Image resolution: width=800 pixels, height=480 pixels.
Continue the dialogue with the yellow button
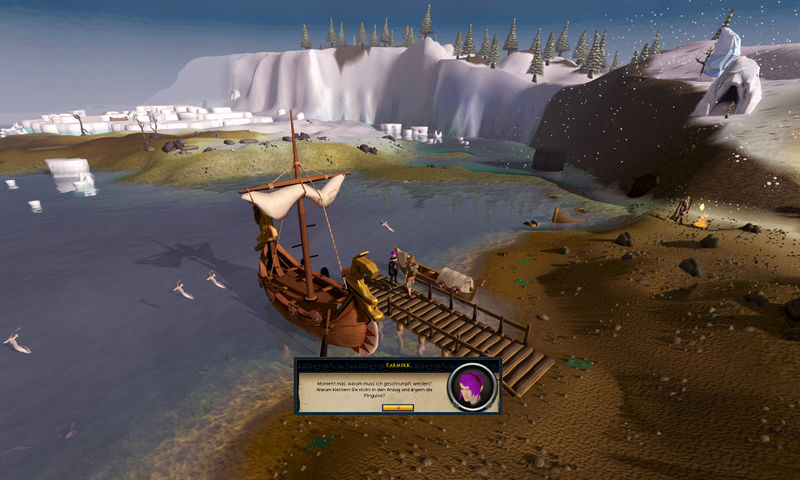tap(397, 408)
